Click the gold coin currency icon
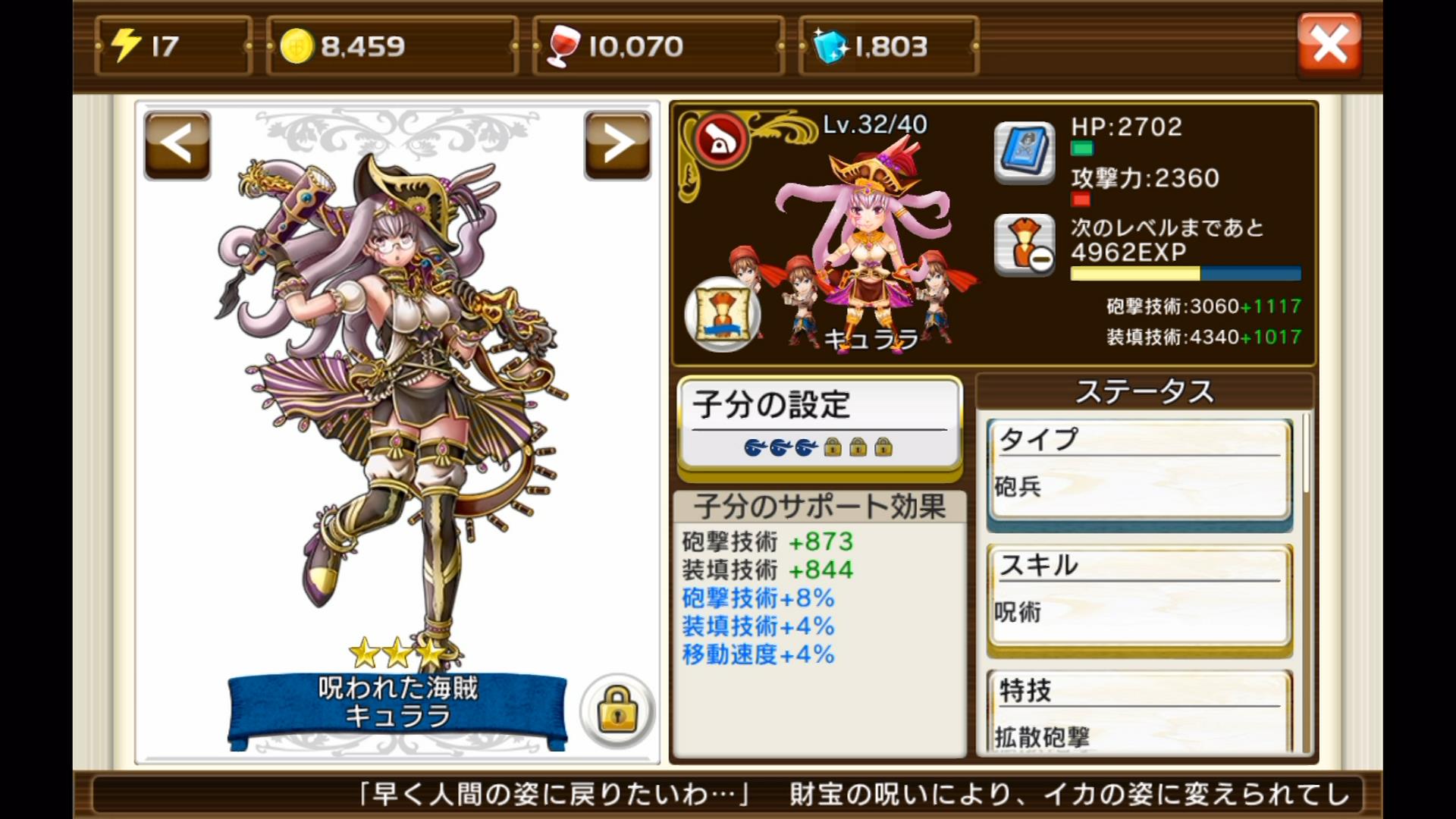The width and height of the screenshot is (1456, 819). coord(299,45)
